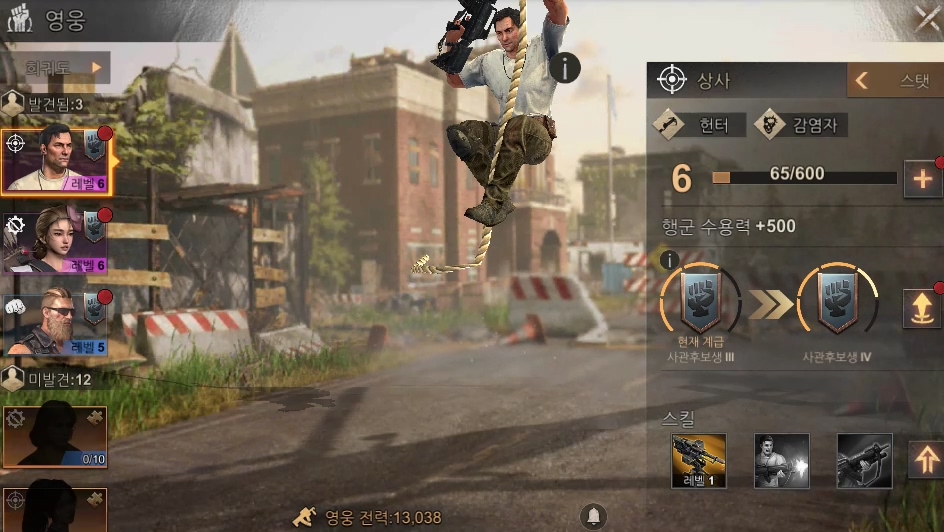Image resolution: width=944 pixels, height=532 pixels.
Task: Tap the 헌터 hunter tag
Action: coord(700,125)
